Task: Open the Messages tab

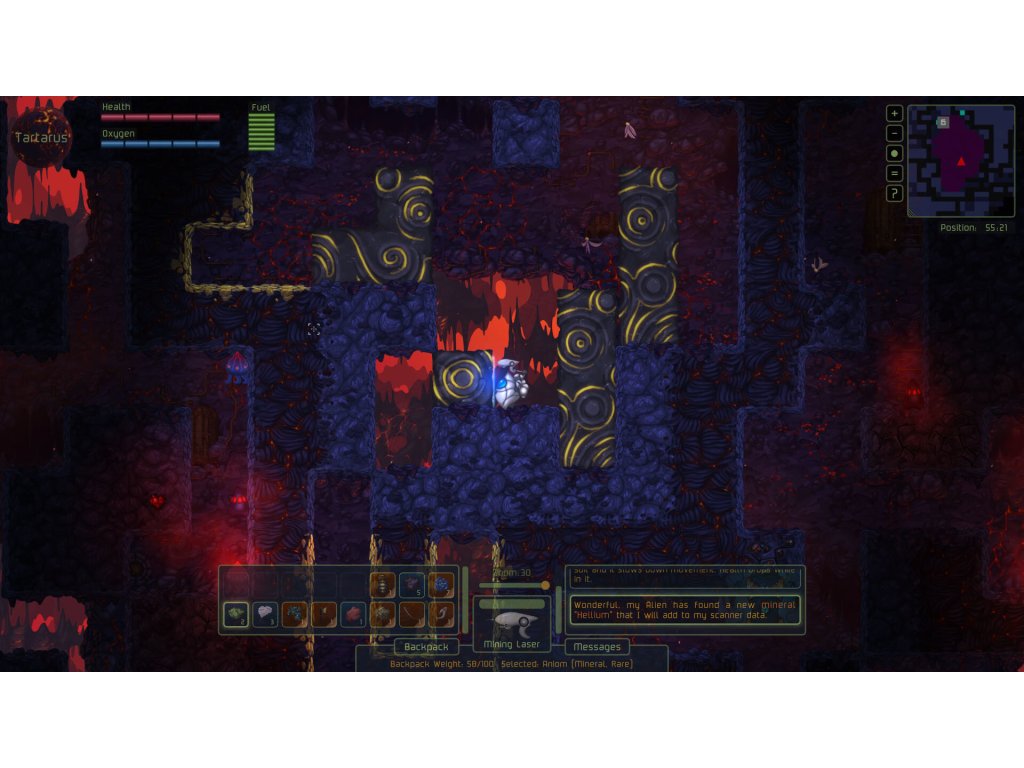Action: pyautogui.click(x=597, y=646)
